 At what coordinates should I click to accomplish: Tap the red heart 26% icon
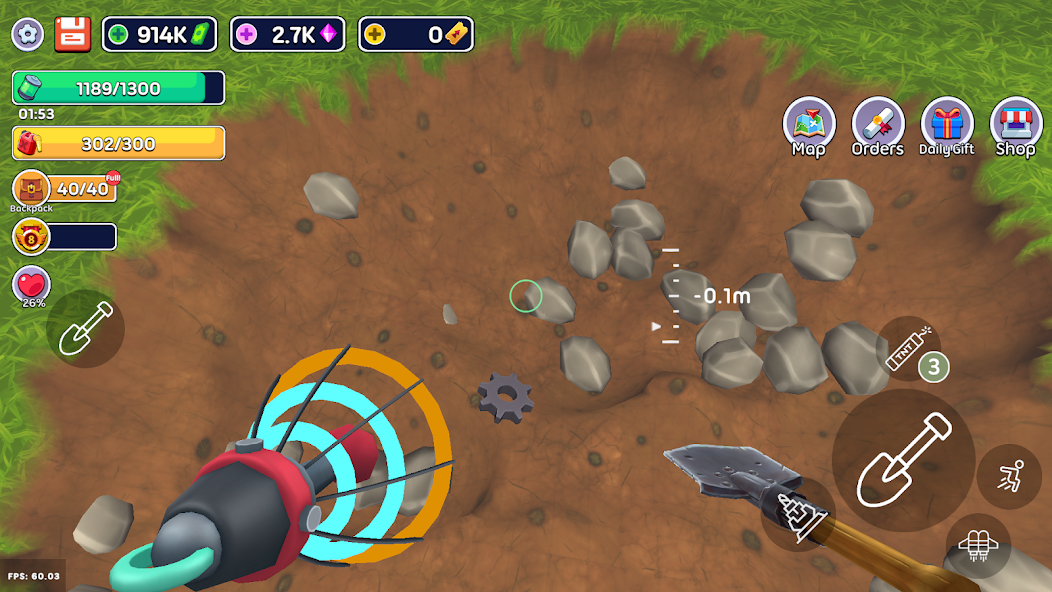(32, 284)
